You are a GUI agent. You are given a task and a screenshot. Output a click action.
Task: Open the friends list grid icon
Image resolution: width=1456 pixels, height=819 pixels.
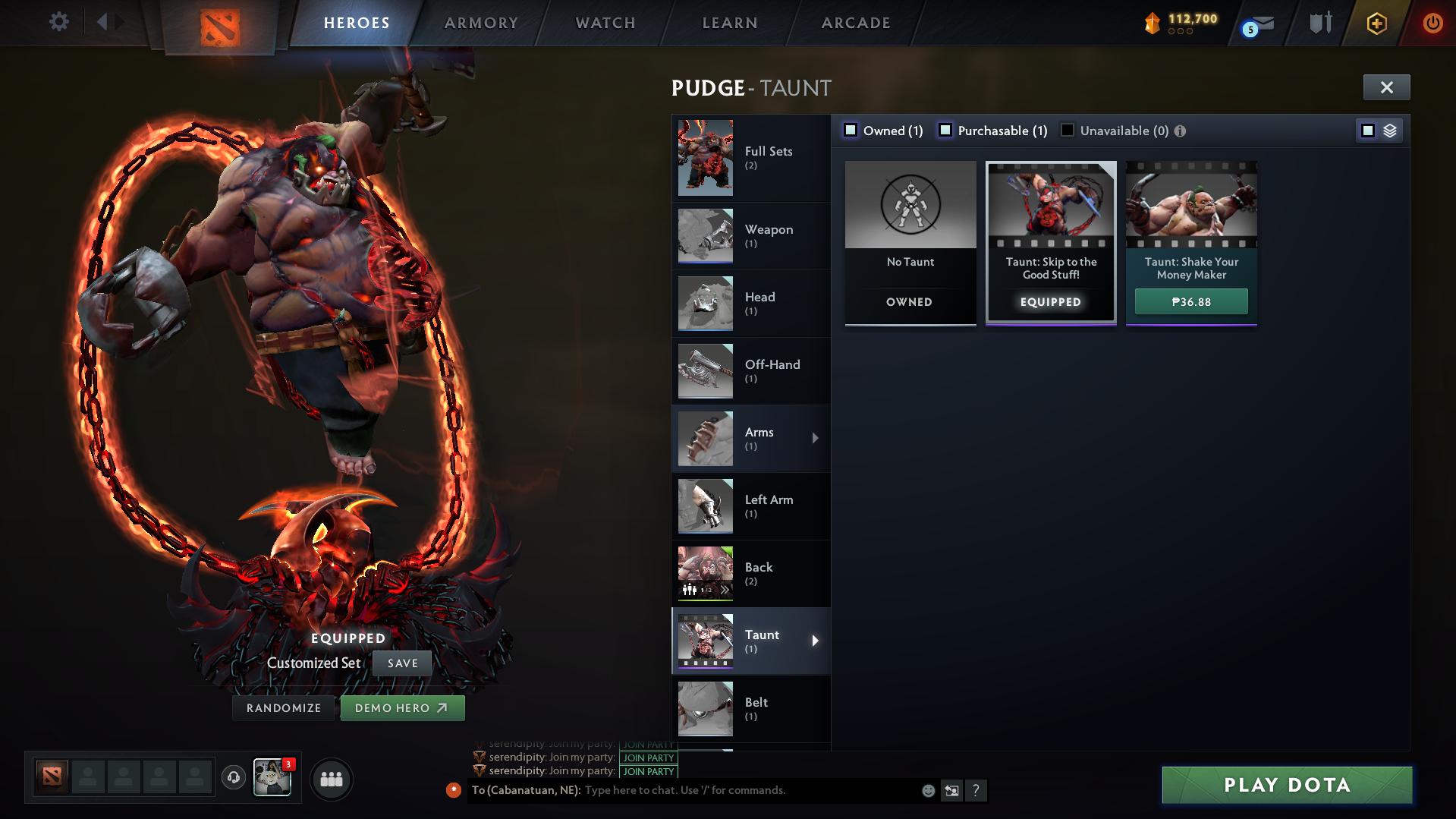coord(331,779)
